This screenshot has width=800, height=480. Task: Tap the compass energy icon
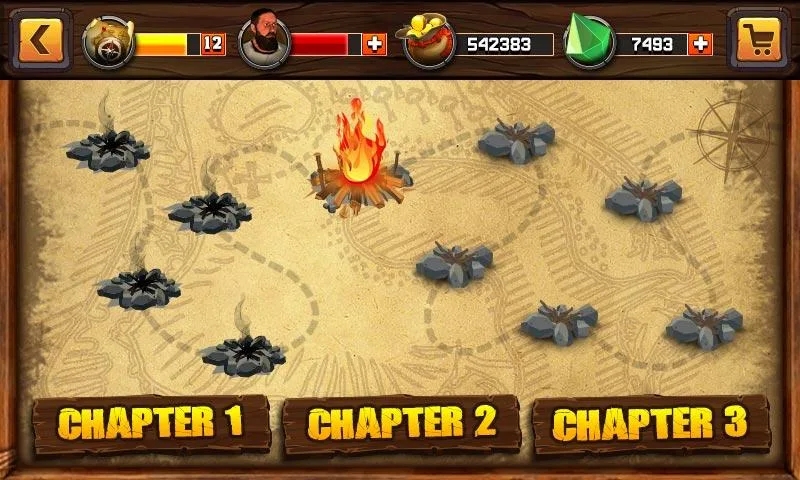107,42
